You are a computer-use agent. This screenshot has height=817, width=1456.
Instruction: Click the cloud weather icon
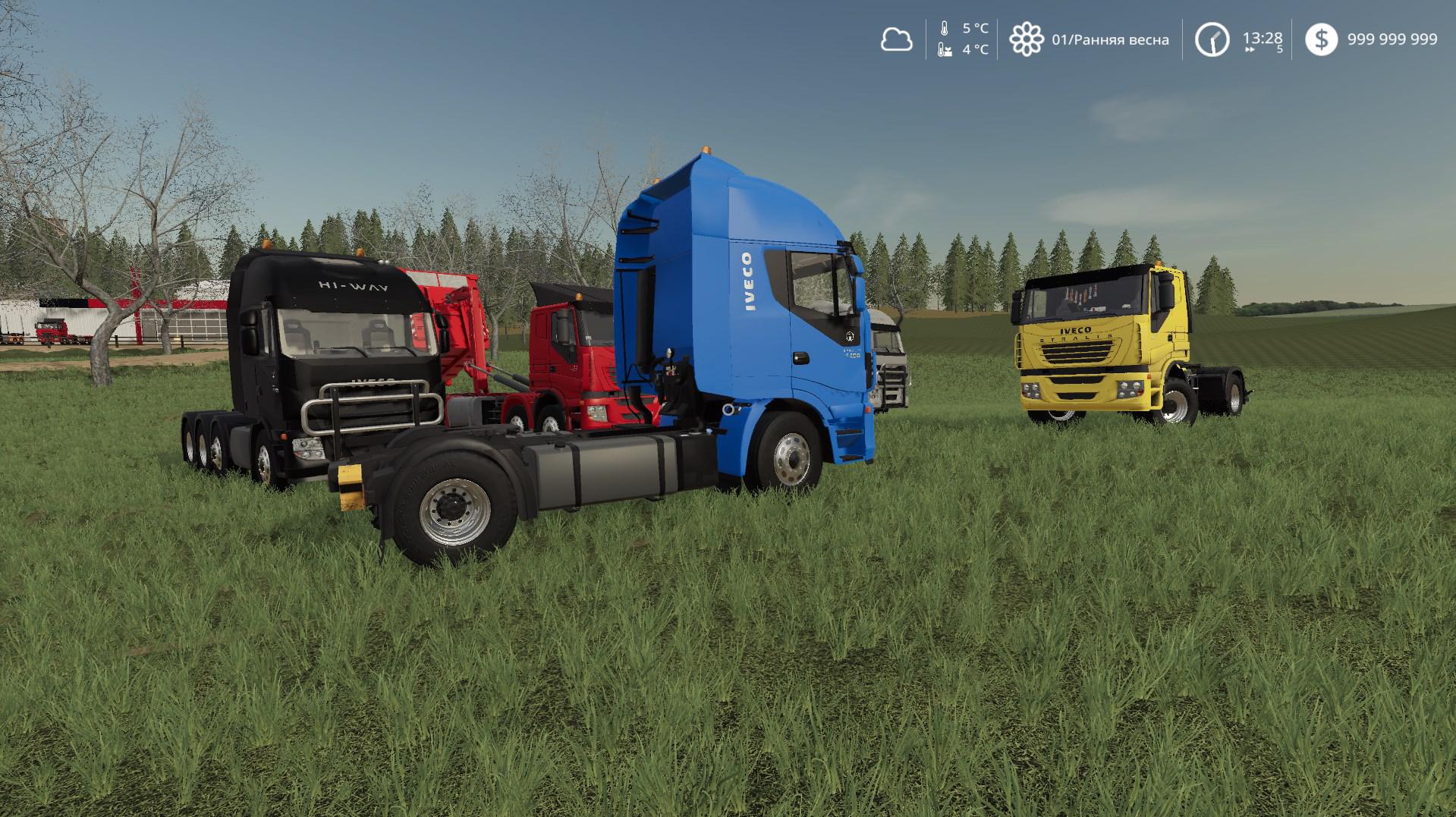pyautogui.click(x=896, y=39)
